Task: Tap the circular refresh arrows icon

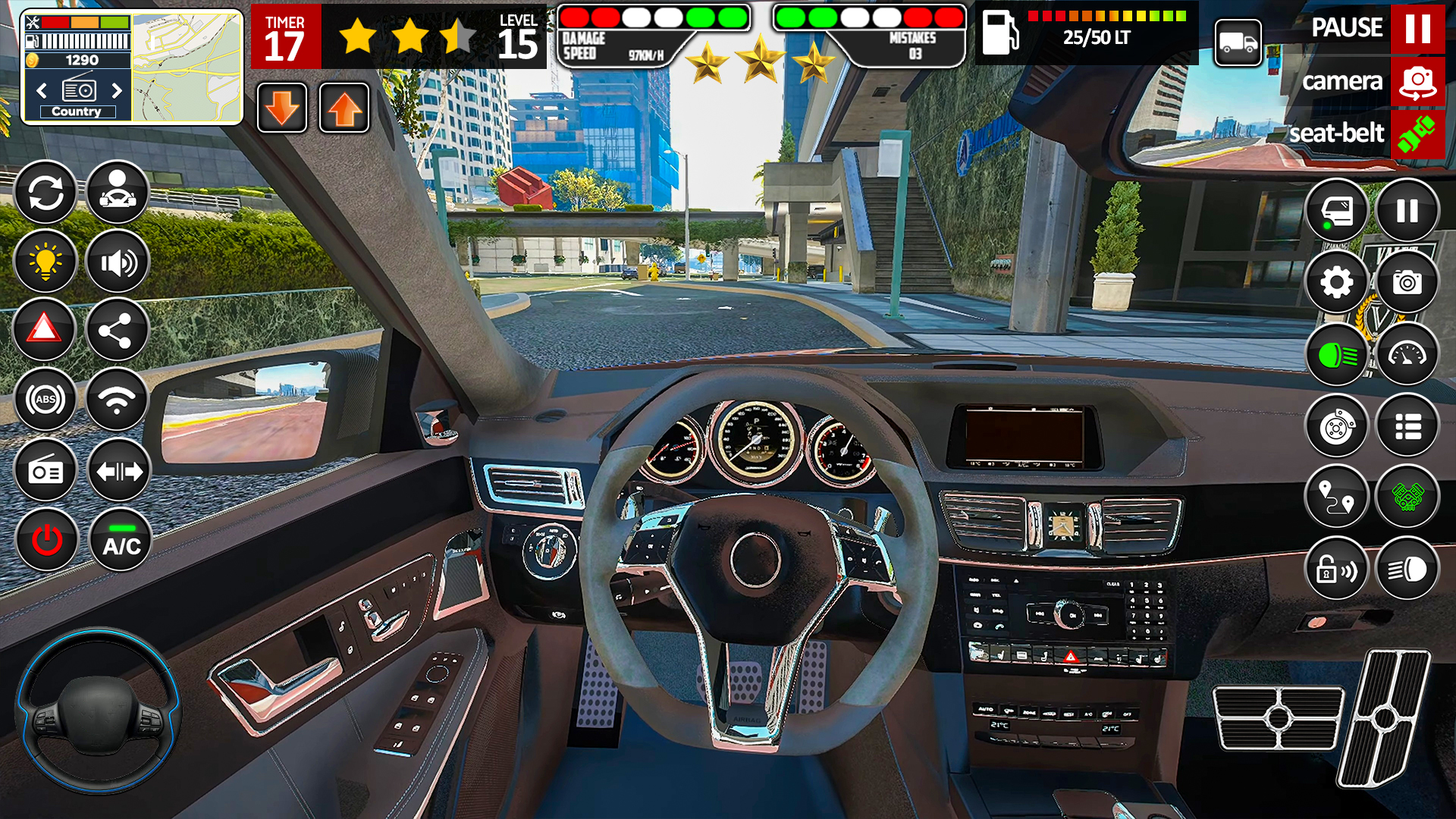Action: click(45, 193)
